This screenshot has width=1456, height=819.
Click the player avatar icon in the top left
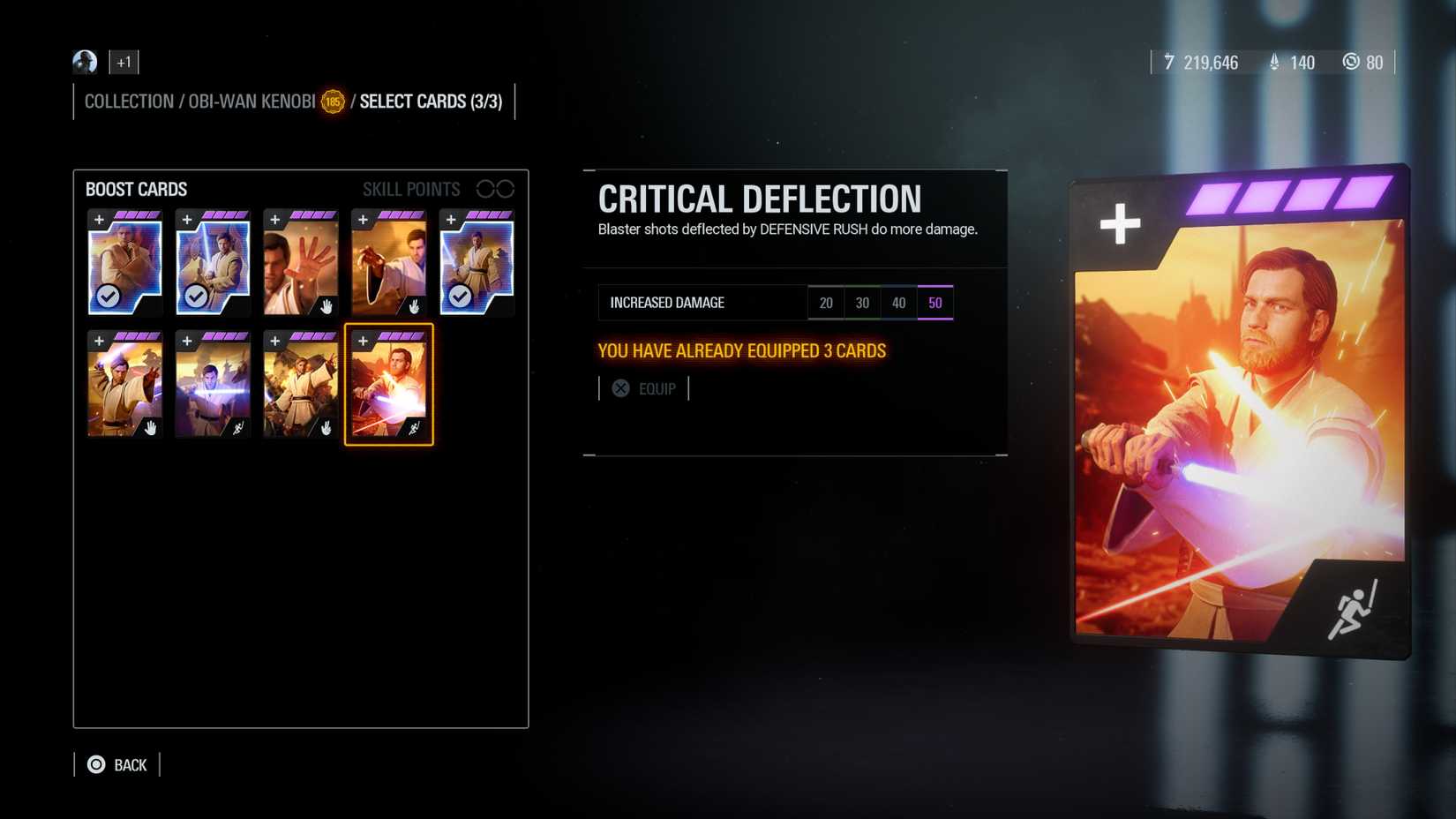tap(85, 62)
